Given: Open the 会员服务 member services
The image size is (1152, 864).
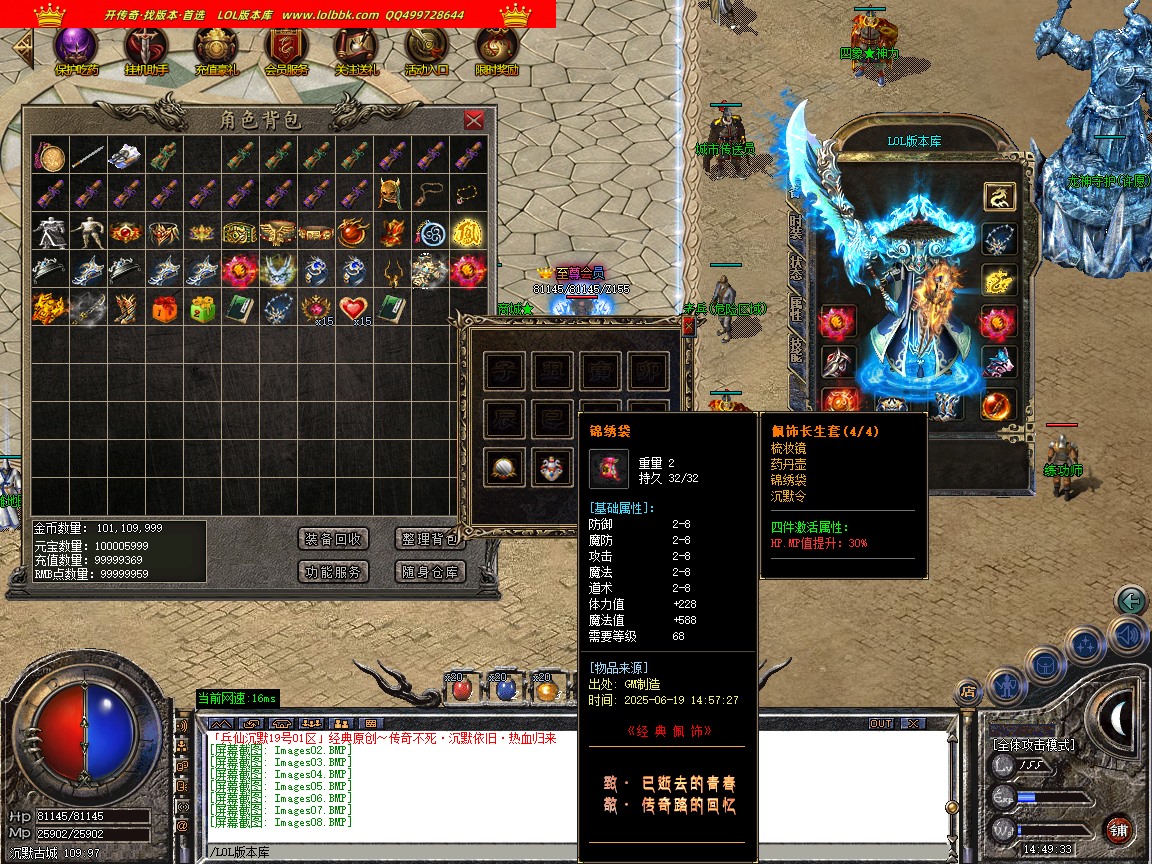Looking at the screenshot, I should click(x=286, y=48).
